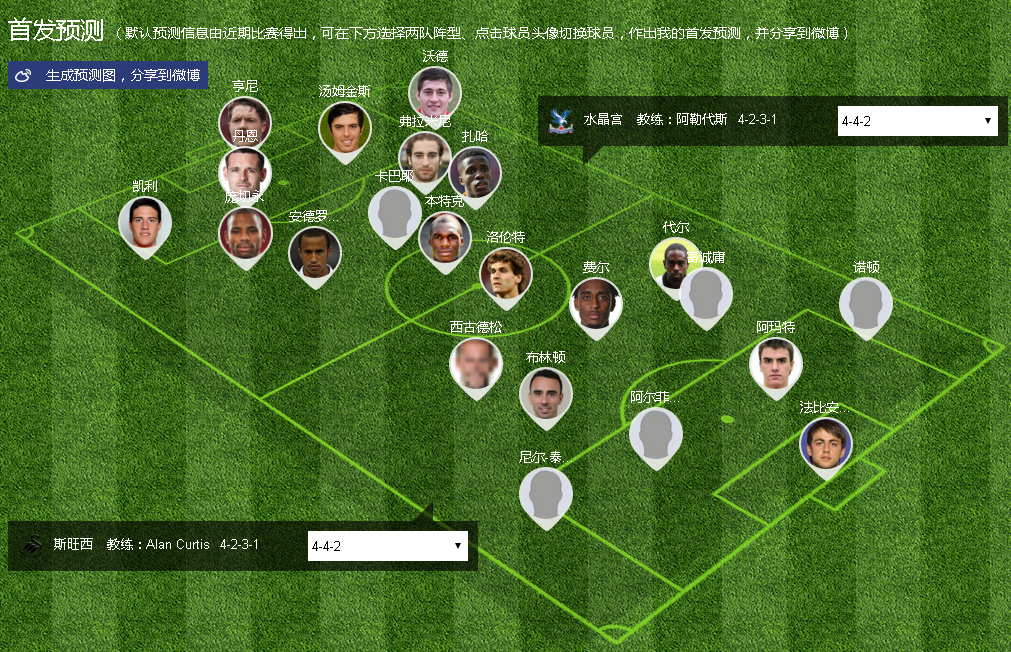Pick the 凯利 player marker
The width and height of the screenshot is (1011, 652).
point(145,223)
